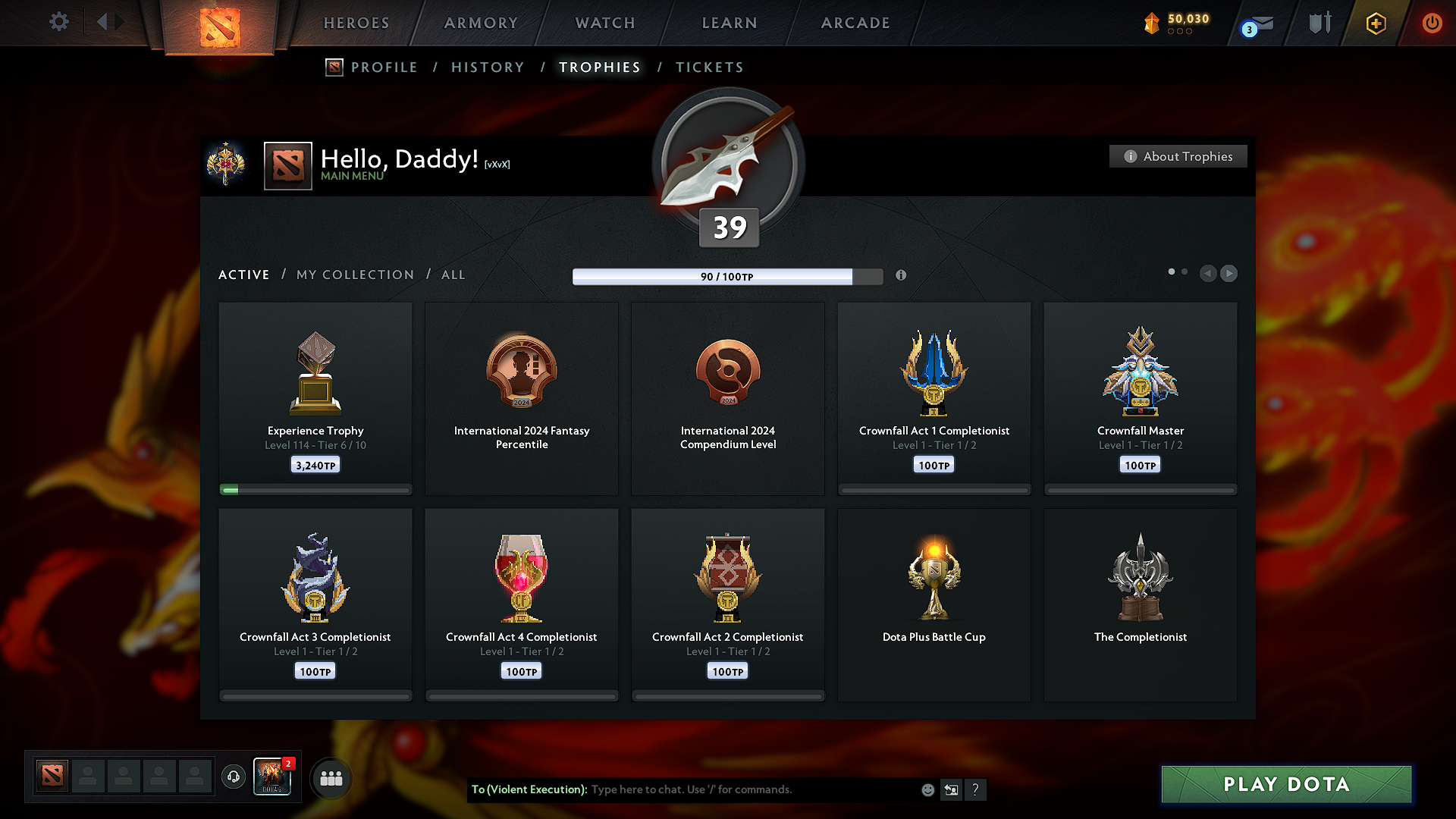Screen dimensions: 1456x819
Task: Toggle the voice chat headset icon
Action: point(233,777)
